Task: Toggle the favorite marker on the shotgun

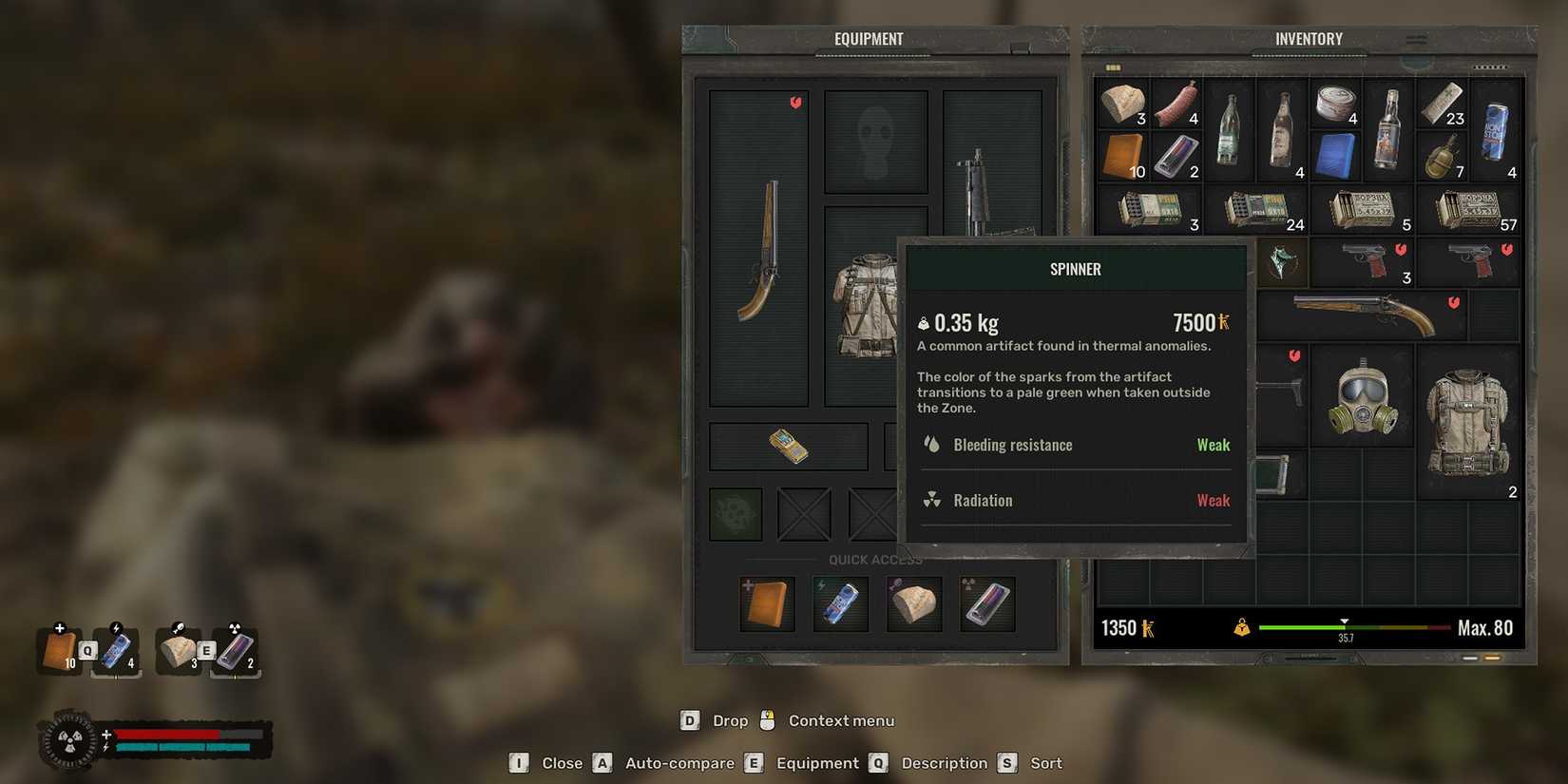Action: point(1452,302)
